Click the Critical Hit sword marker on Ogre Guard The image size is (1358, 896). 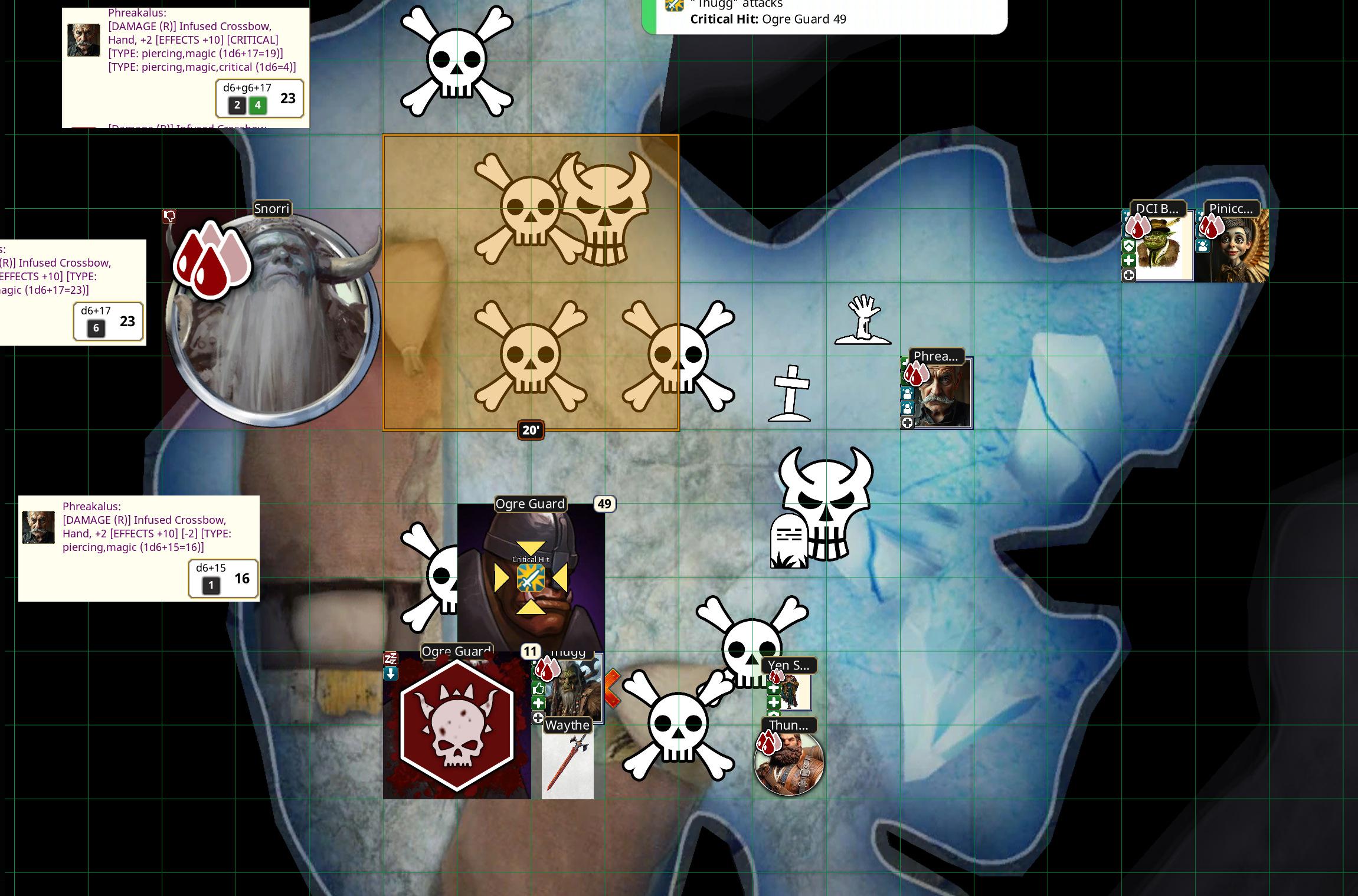click(530, 577)
